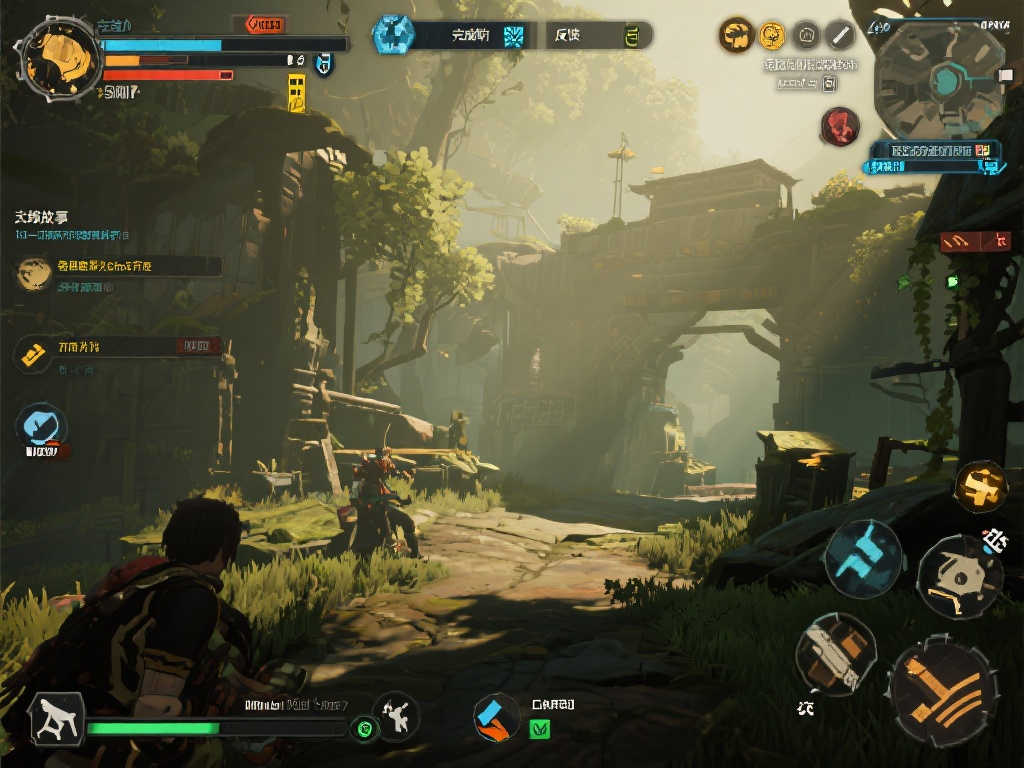
Task: Tap the large orange slash attack button
Action: (942, 694)
